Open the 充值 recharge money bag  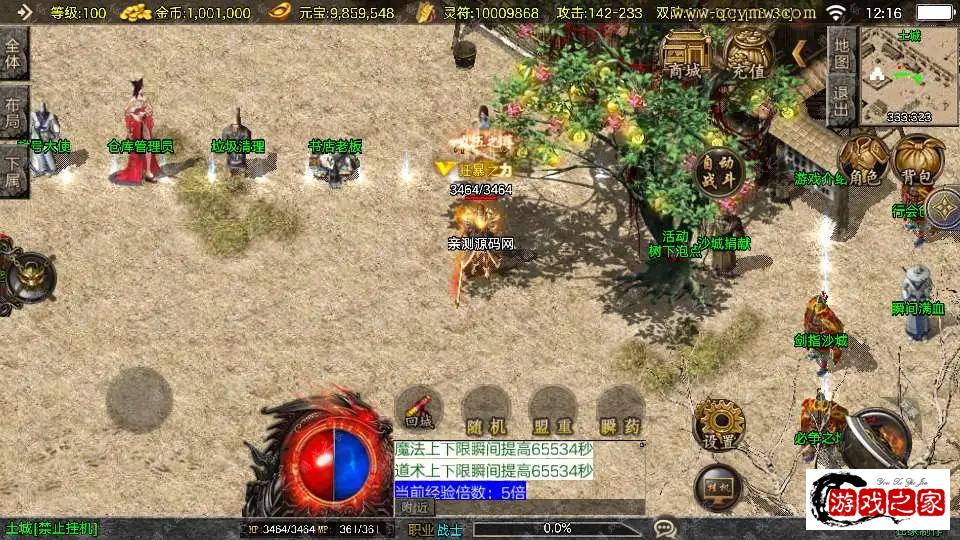coord(748,53)
